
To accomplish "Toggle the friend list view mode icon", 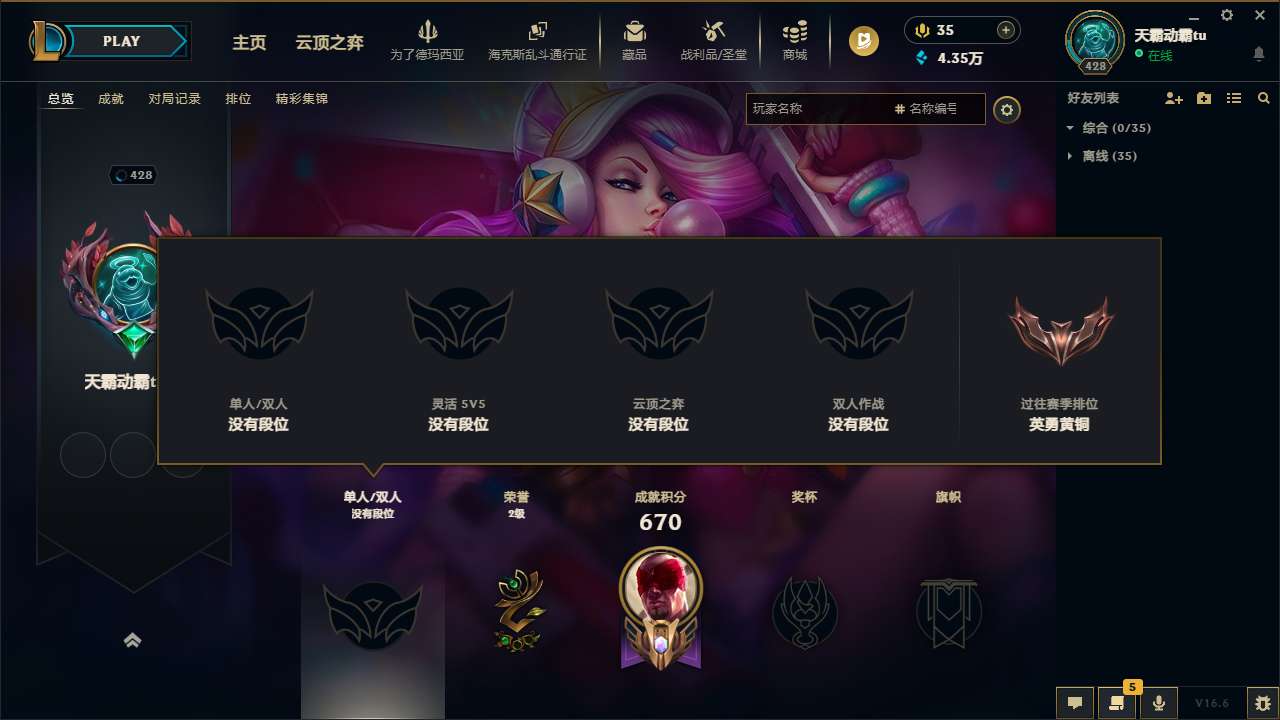I will tap(1233, 98).
